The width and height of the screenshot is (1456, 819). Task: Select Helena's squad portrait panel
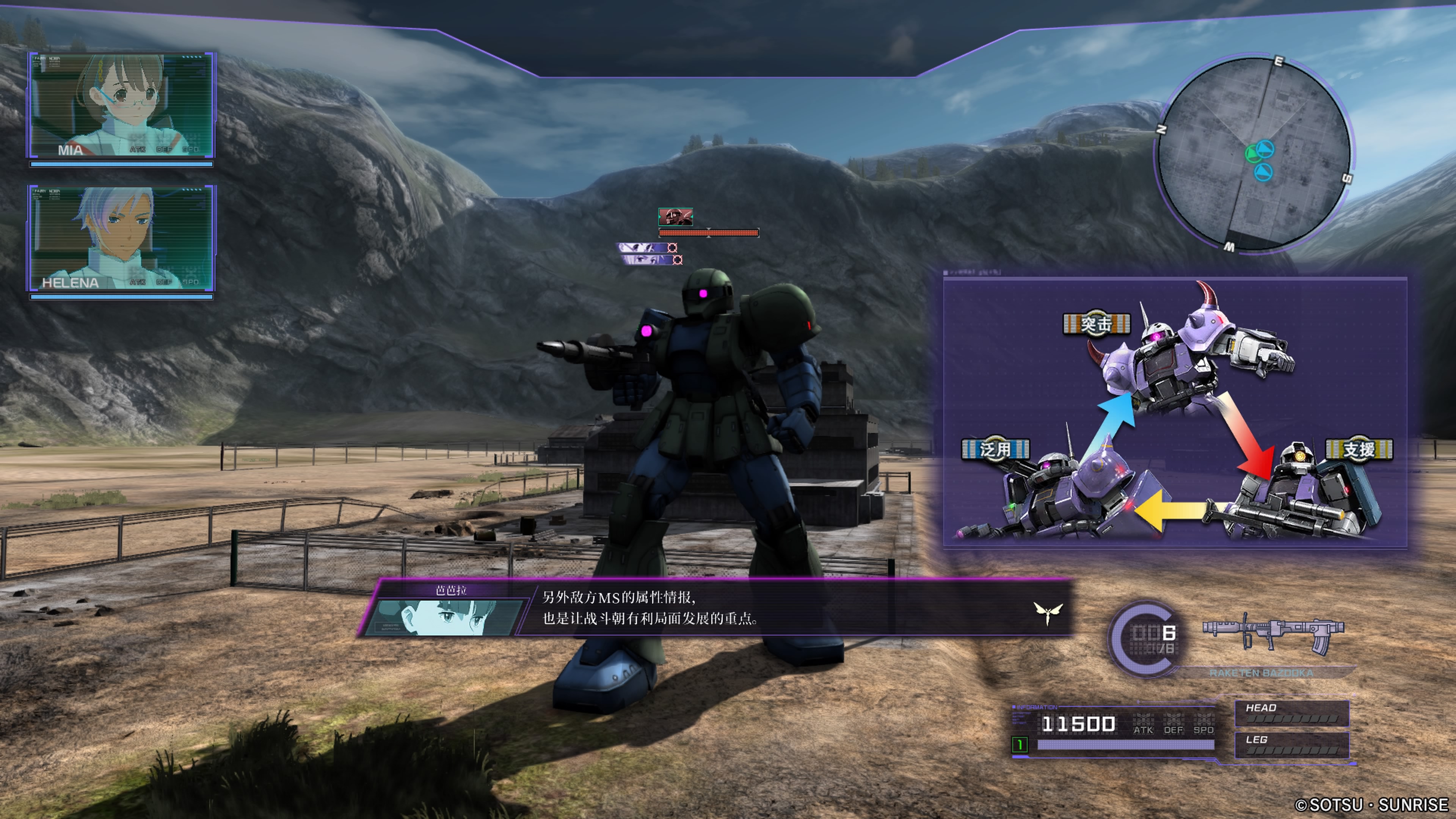point(121,238)
